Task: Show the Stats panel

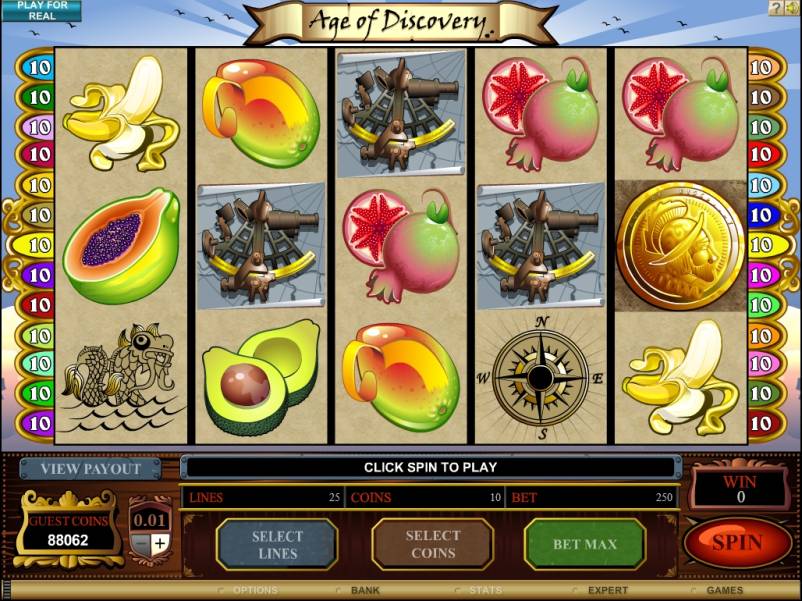Action: (485, 591)
